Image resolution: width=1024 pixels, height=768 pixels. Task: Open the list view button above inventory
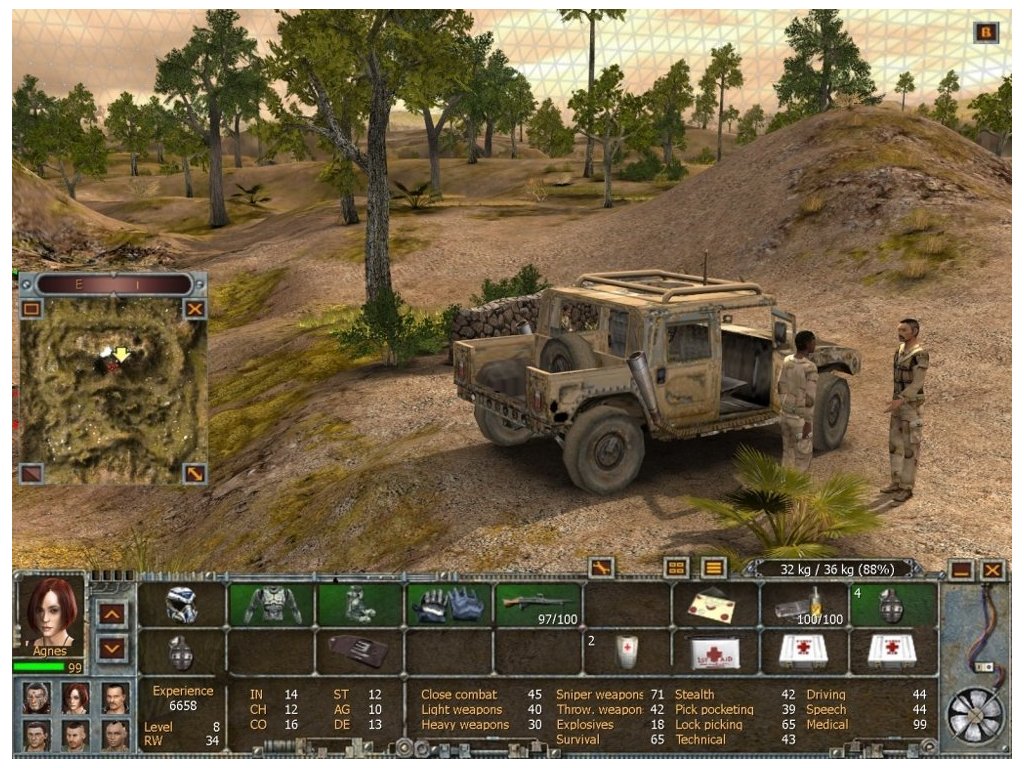click(713, 567)
